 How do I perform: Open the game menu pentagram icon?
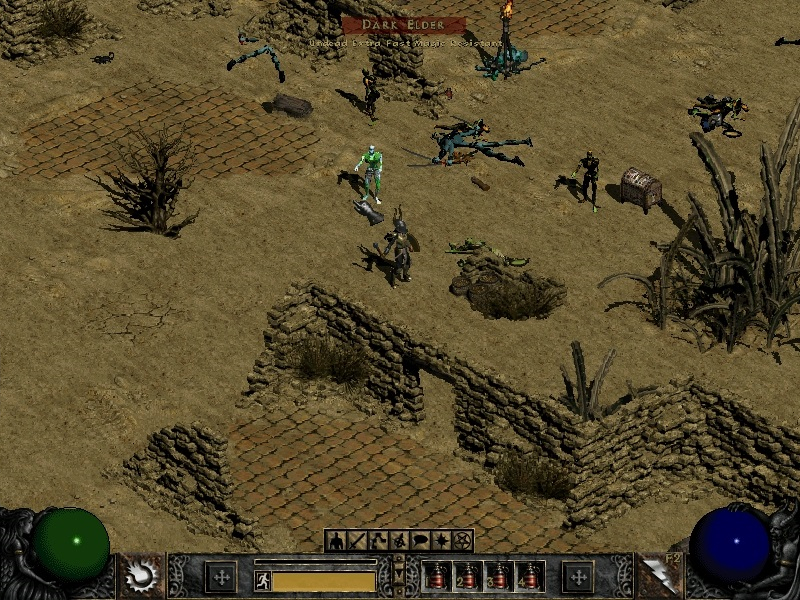pos(462,541)
